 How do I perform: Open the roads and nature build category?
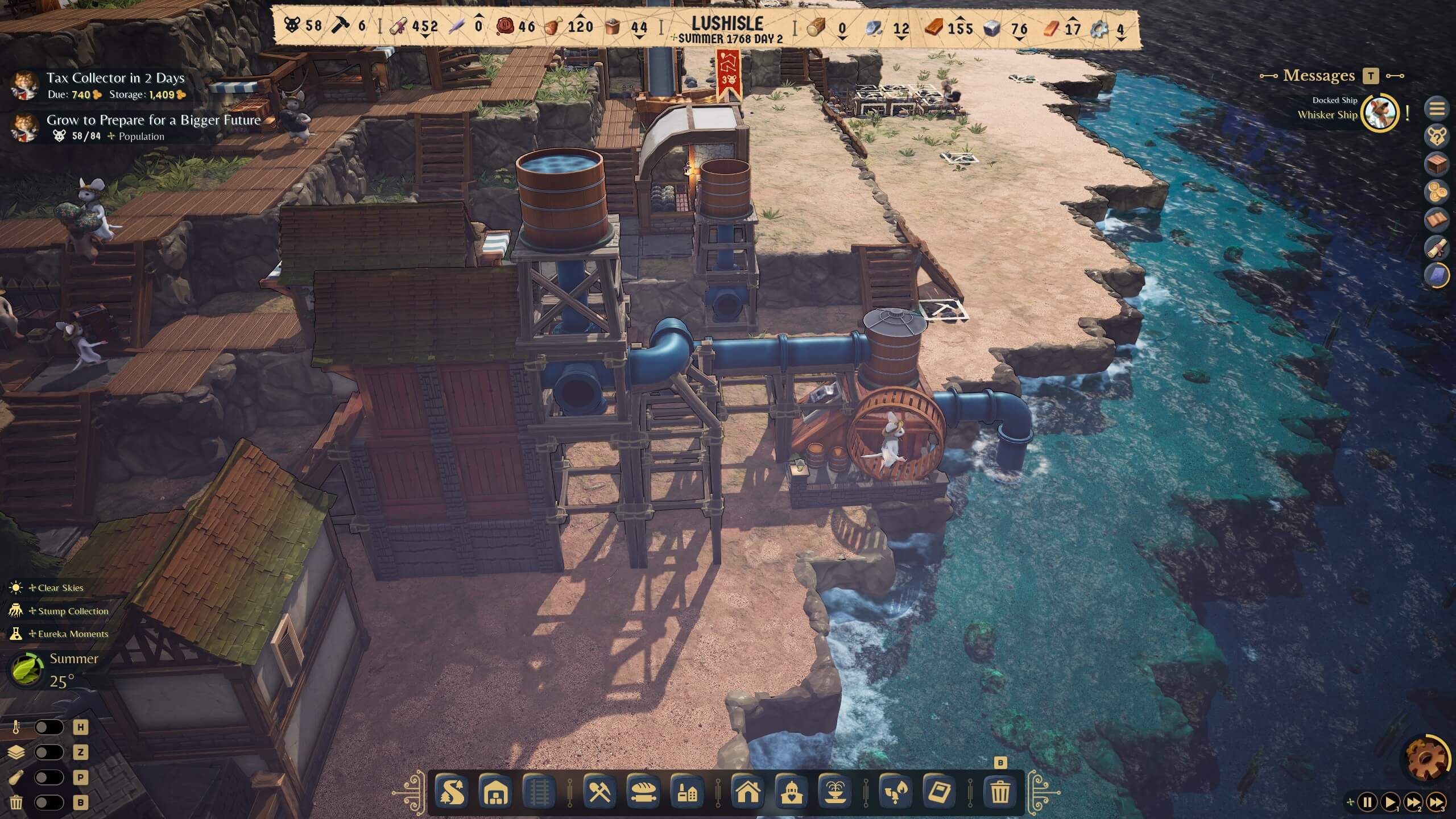click(452, 792)
